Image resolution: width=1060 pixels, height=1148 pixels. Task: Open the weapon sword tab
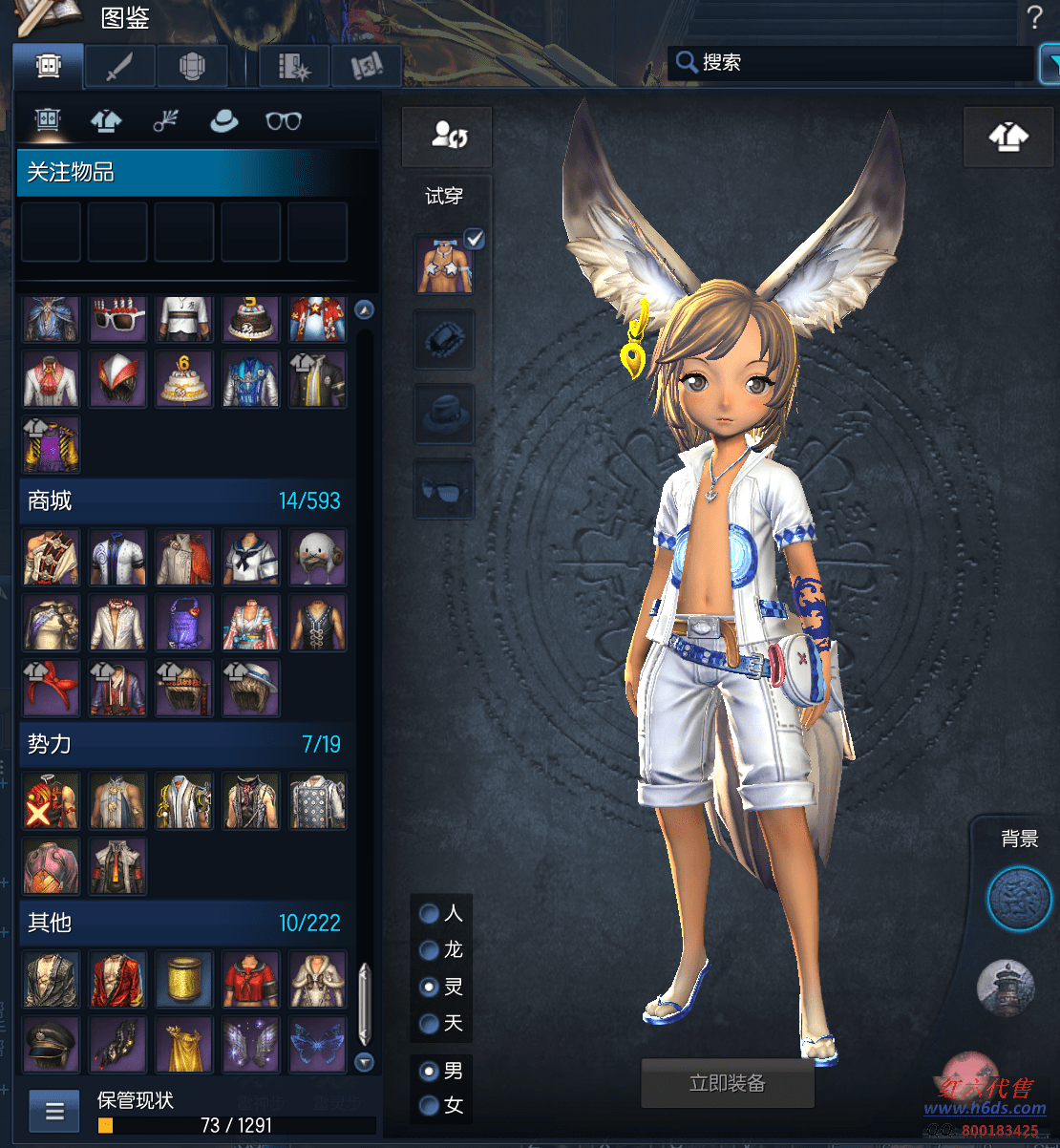(x=119, y=67)
